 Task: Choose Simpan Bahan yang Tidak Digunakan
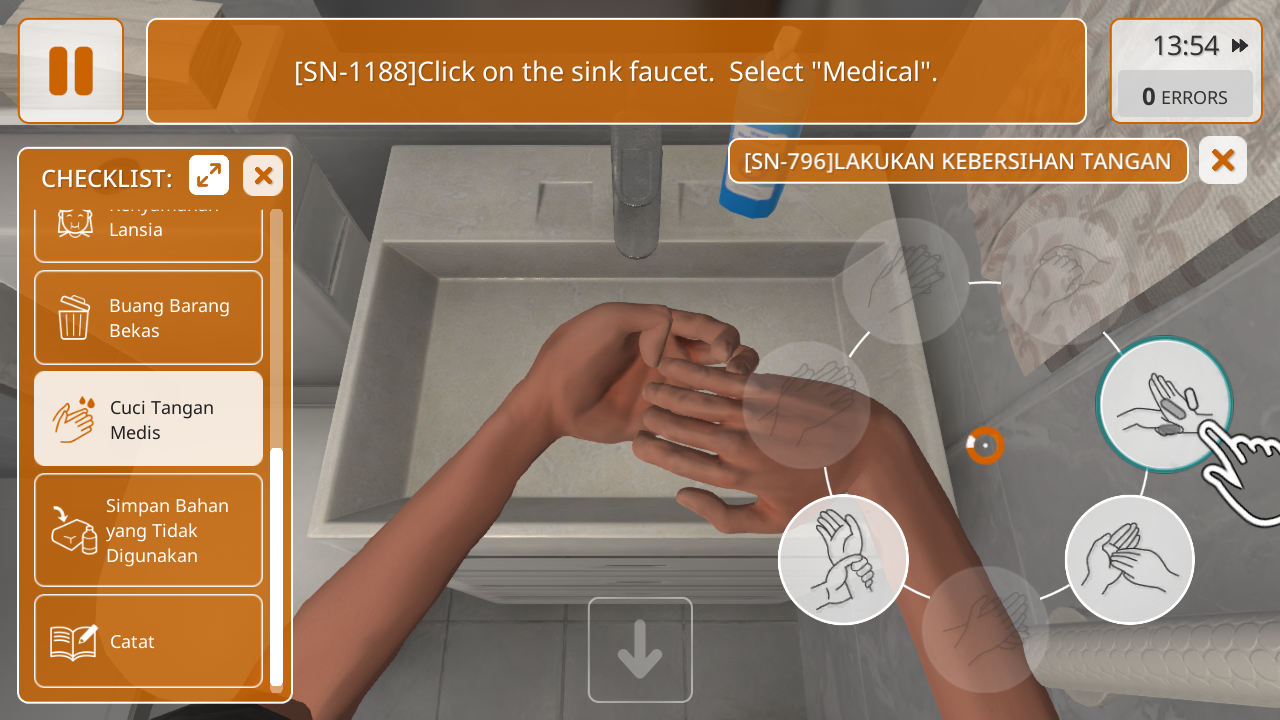click(149, 530)
